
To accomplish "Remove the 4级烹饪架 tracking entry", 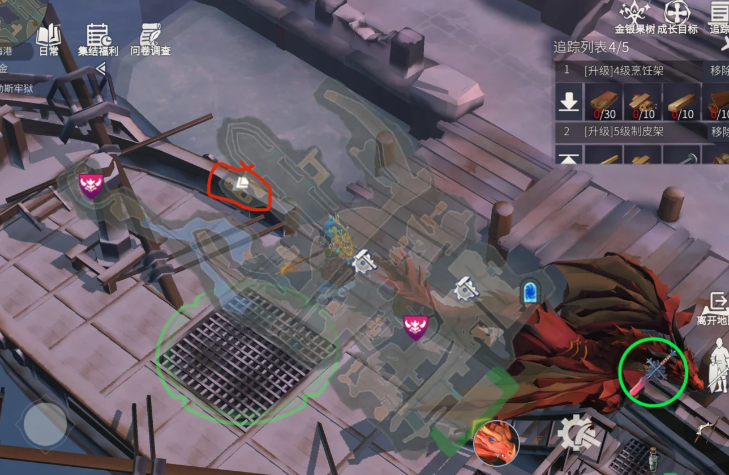I will 718,71.
